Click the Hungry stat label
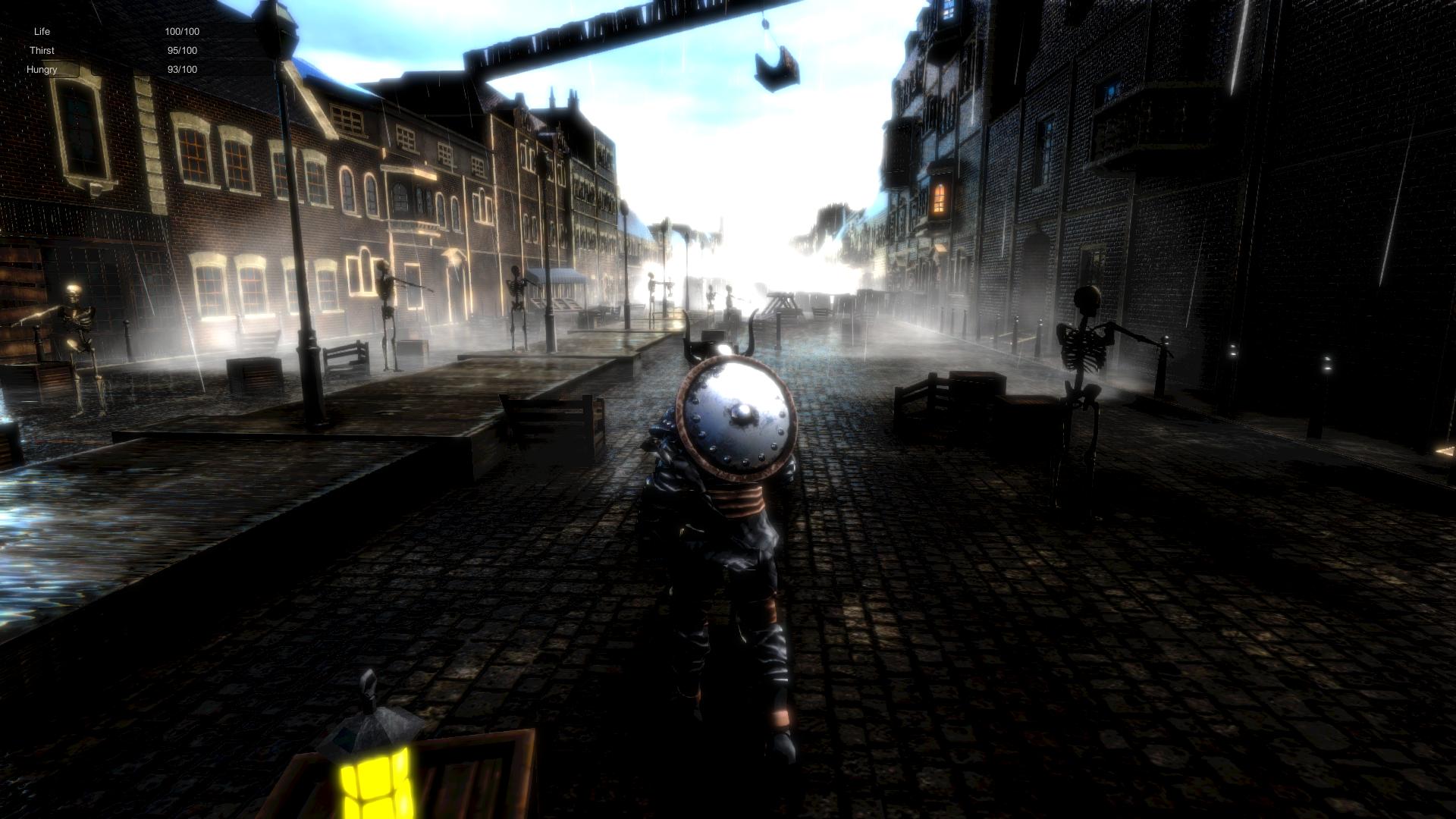Viewport: 1456px width, 819px height. 43,69
